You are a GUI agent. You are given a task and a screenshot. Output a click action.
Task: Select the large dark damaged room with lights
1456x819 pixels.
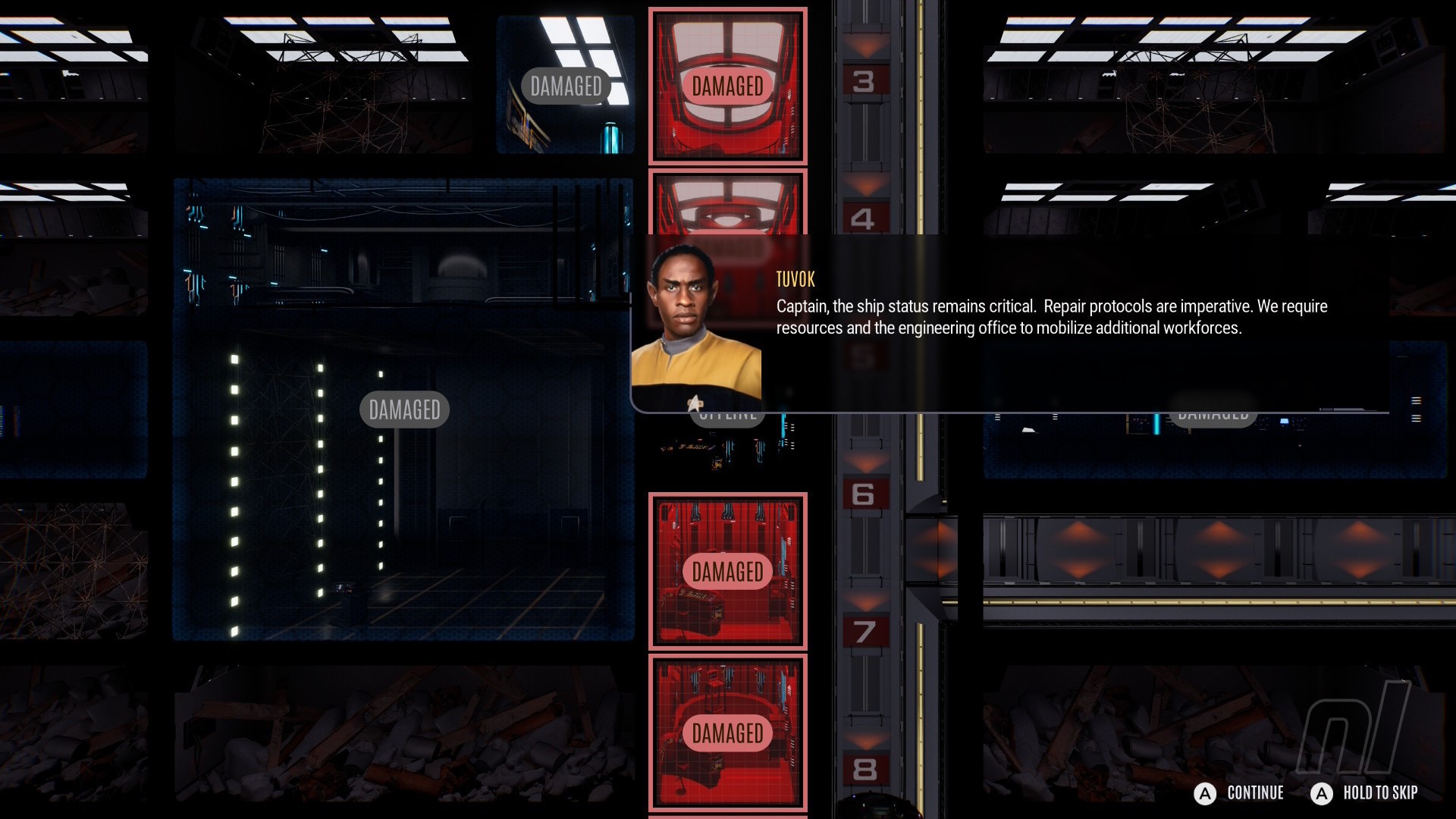(403, 409)
